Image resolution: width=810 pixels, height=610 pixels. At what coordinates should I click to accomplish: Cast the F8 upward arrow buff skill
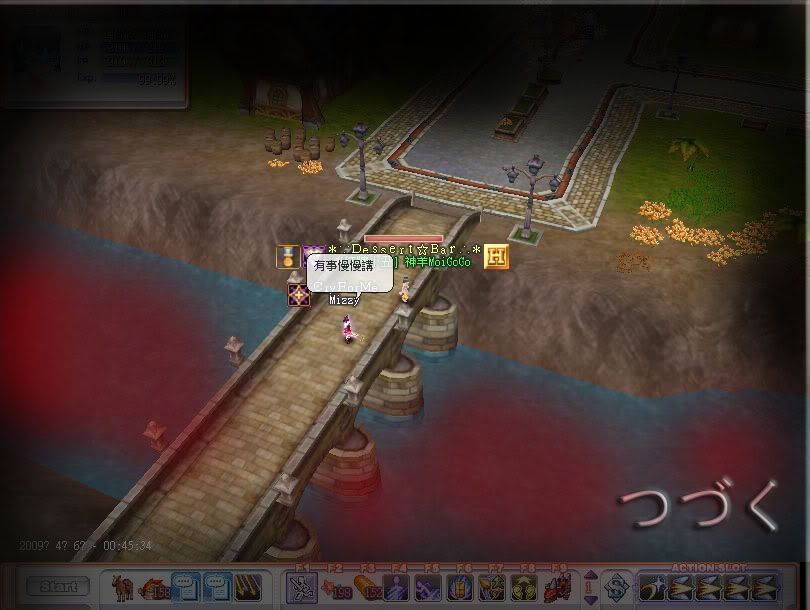click(x=525, y=587)
